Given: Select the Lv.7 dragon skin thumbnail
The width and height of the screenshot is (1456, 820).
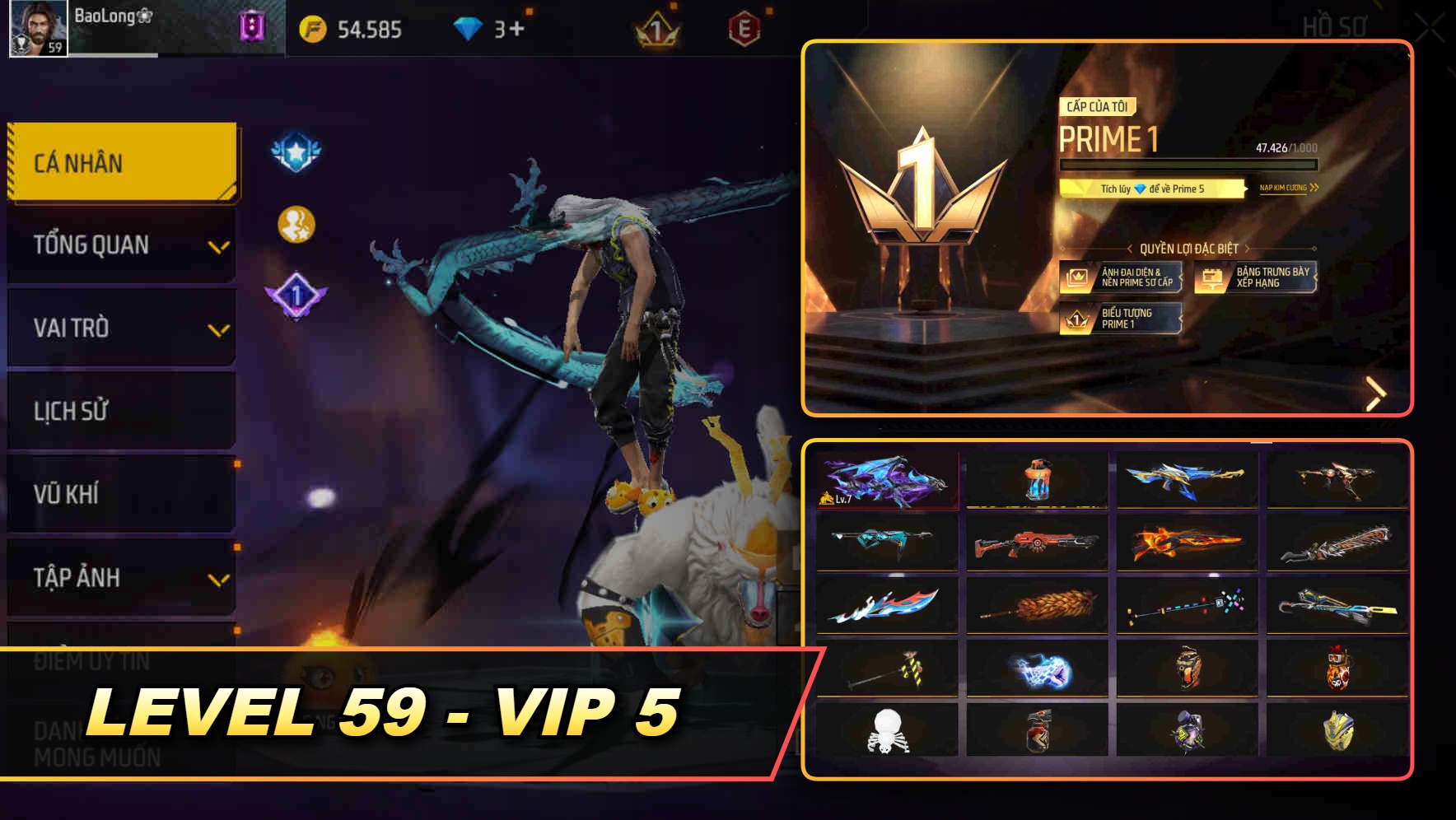Looking at the screenshot, I should pos(888,479).
